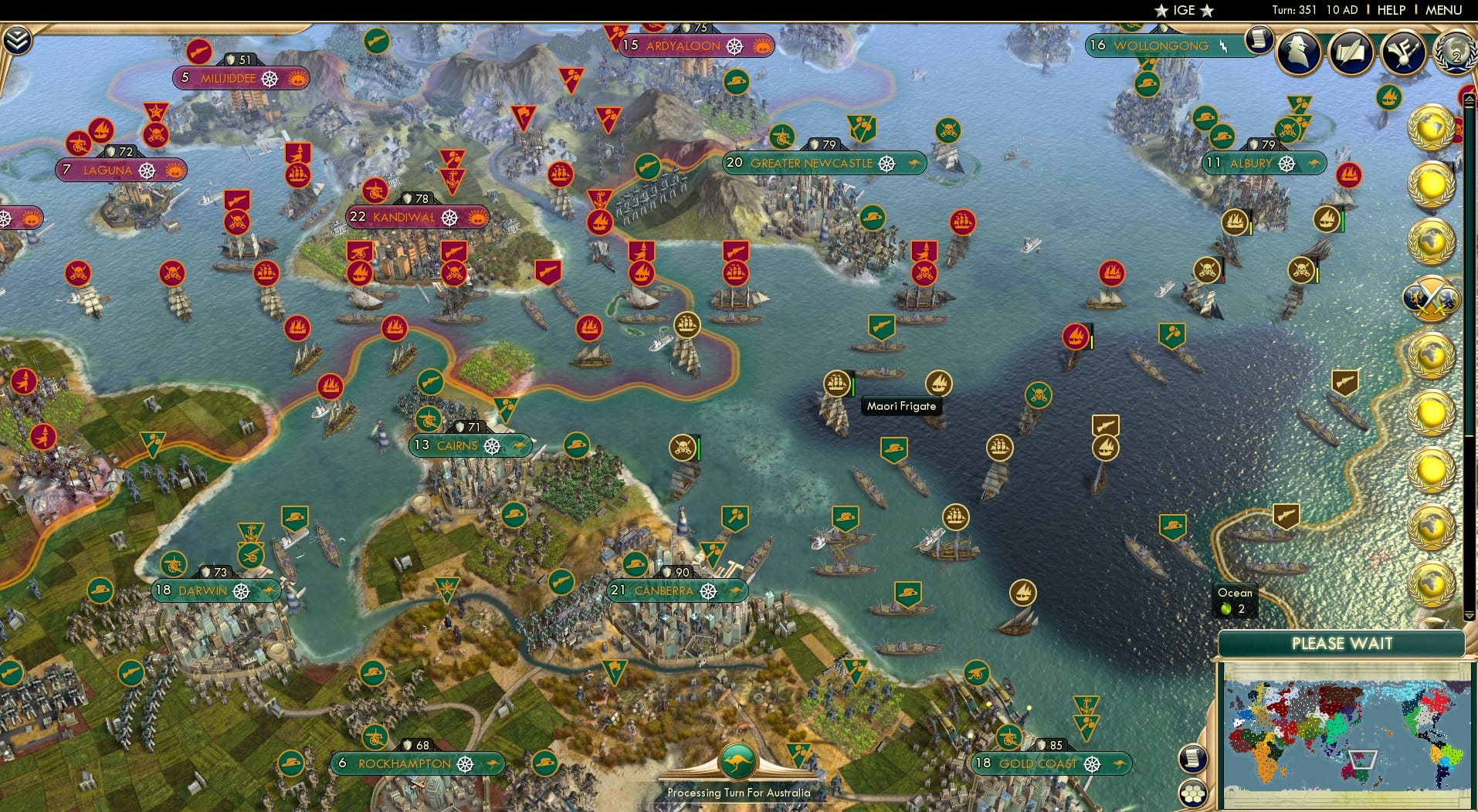Click the topmost golden World Congress globe notification
Viewport: 1478px width, 812px height.
tap(1430, 127)
